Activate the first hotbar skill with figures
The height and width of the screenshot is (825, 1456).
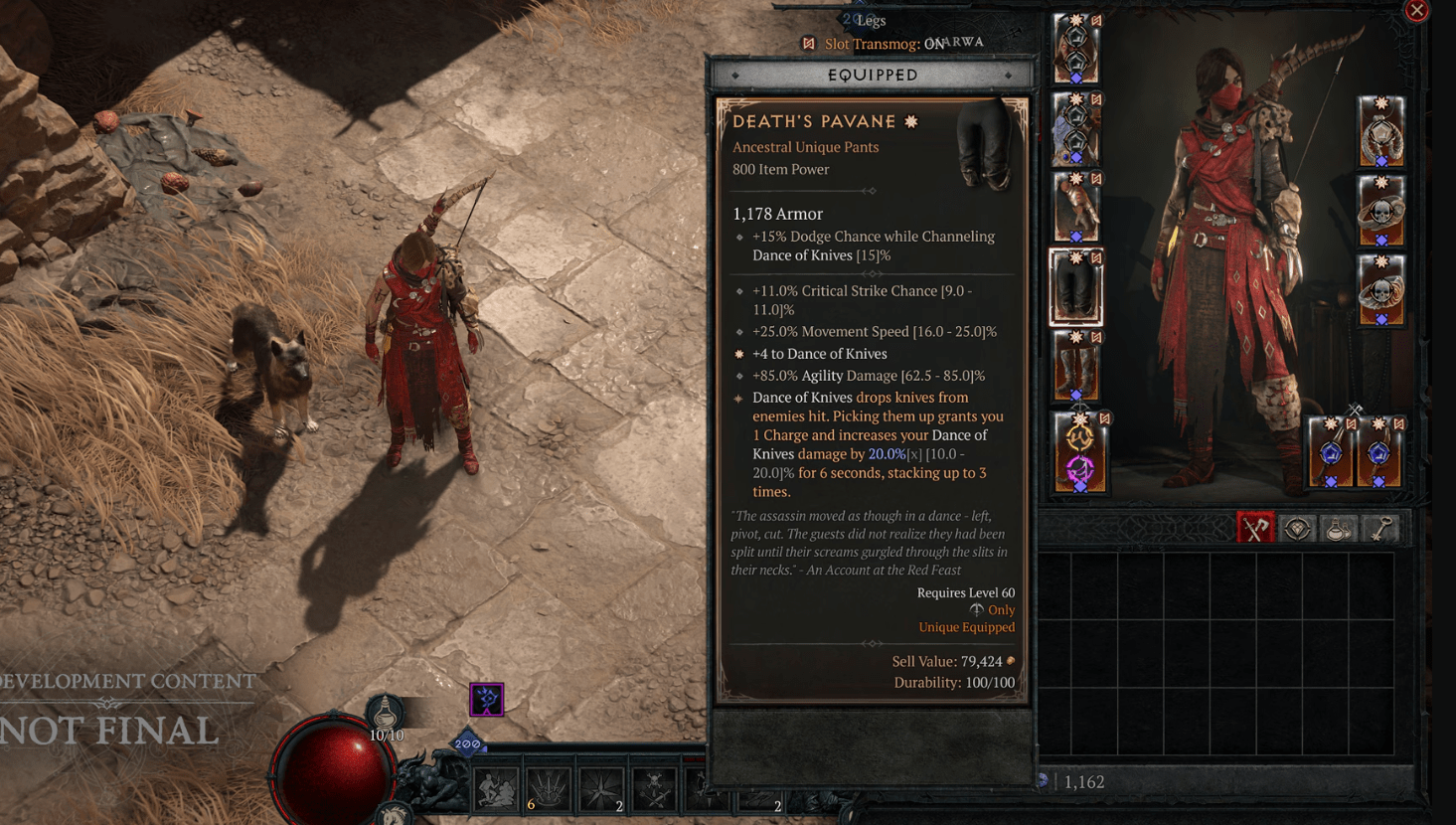coord(496,789)
